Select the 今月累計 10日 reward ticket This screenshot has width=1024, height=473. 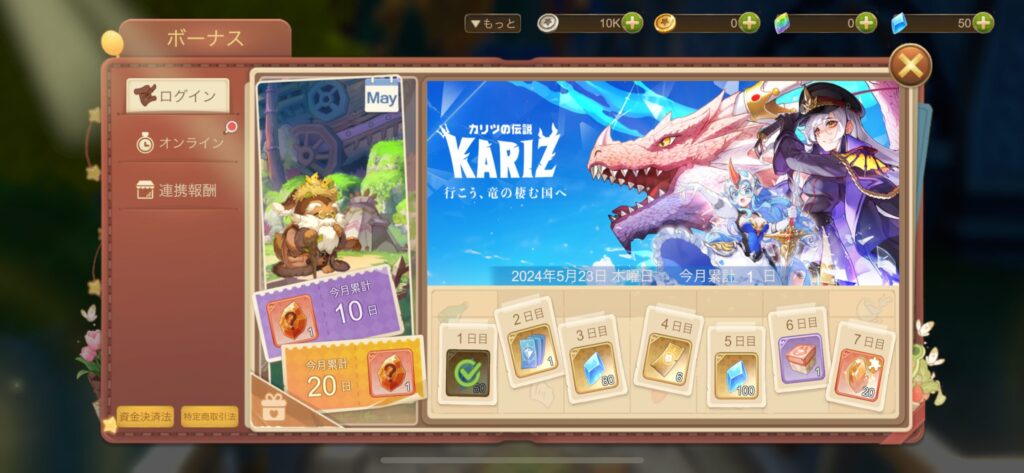329,305
